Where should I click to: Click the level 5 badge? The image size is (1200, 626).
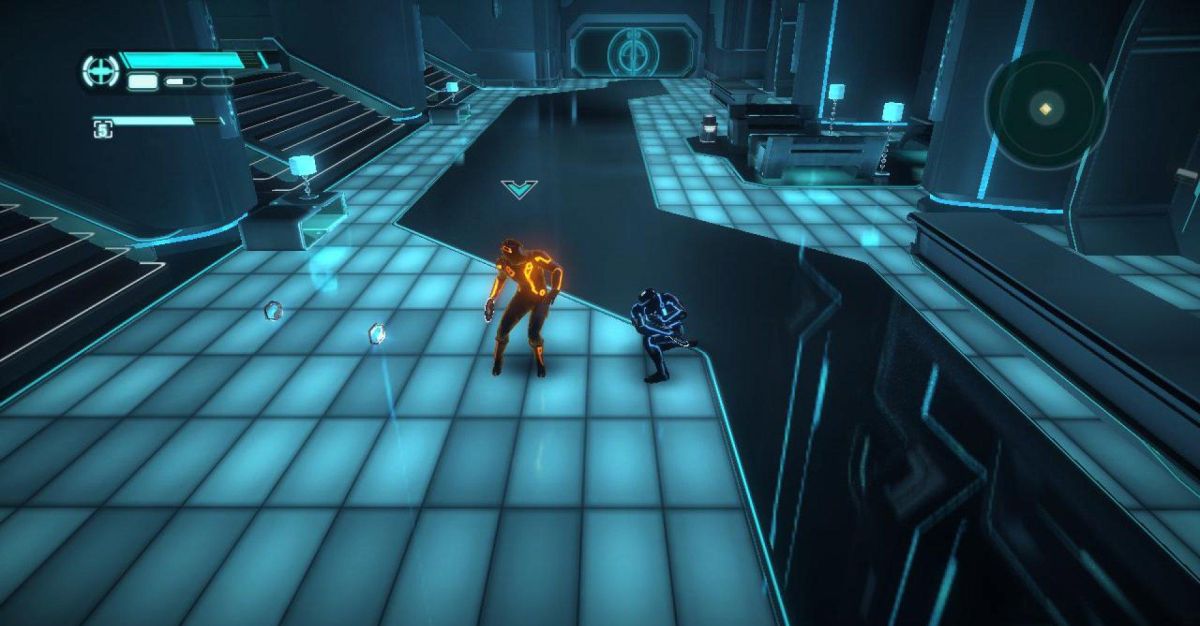pos(102,127)
